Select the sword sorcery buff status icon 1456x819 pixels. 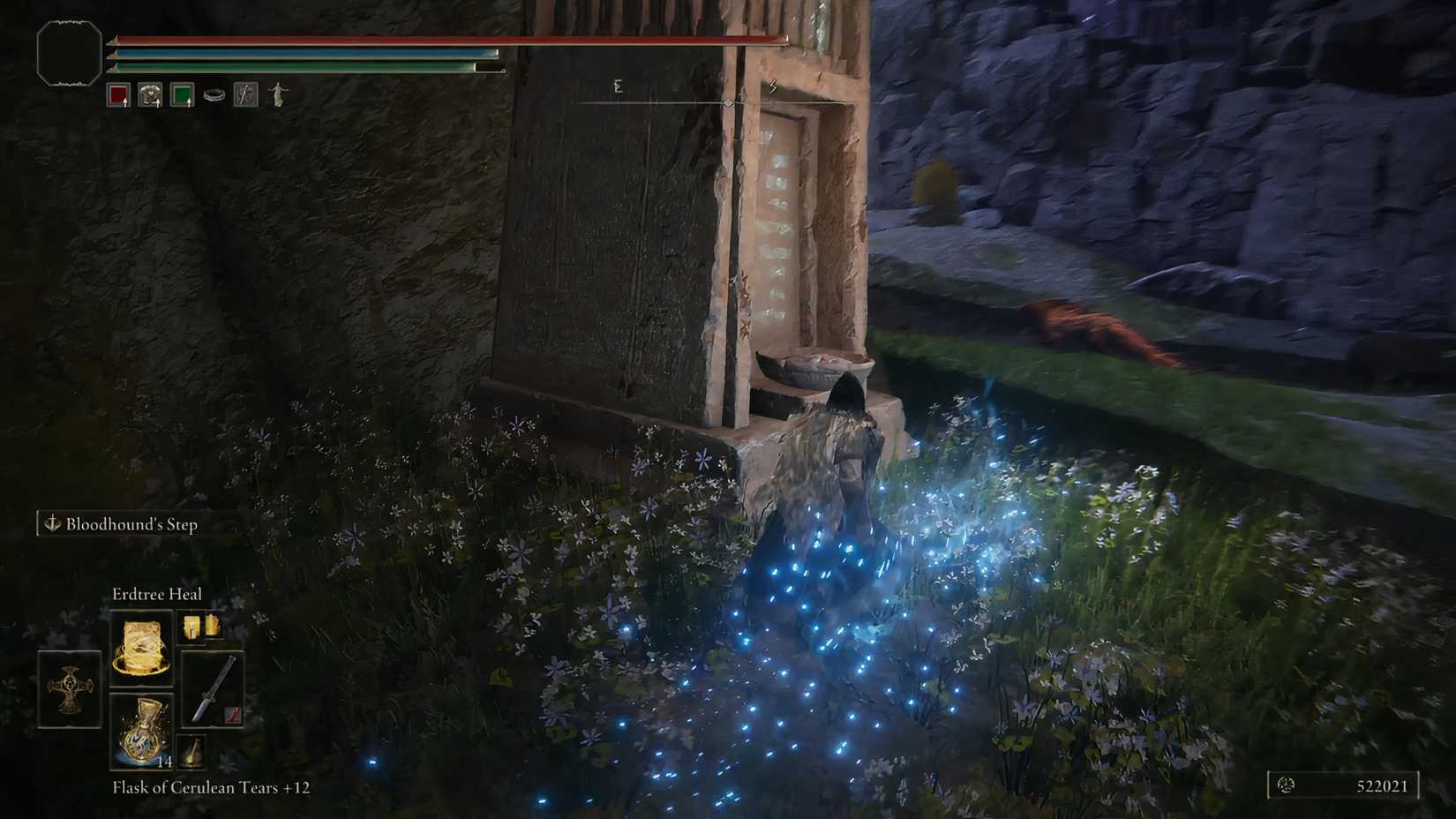pos(246,94)
